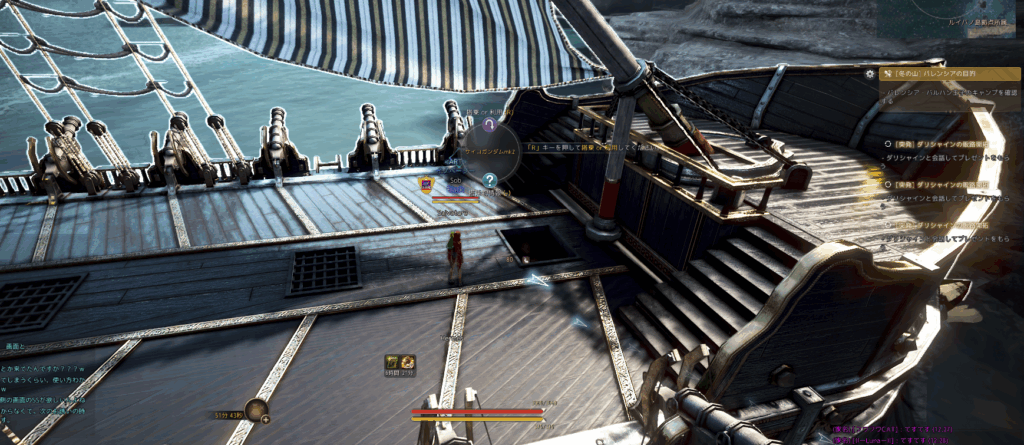The width and height of the screenshot is (1024, 445).
Task: Inspect the green buff status icon
Action: pyautogui.click(x=392, y=361)
